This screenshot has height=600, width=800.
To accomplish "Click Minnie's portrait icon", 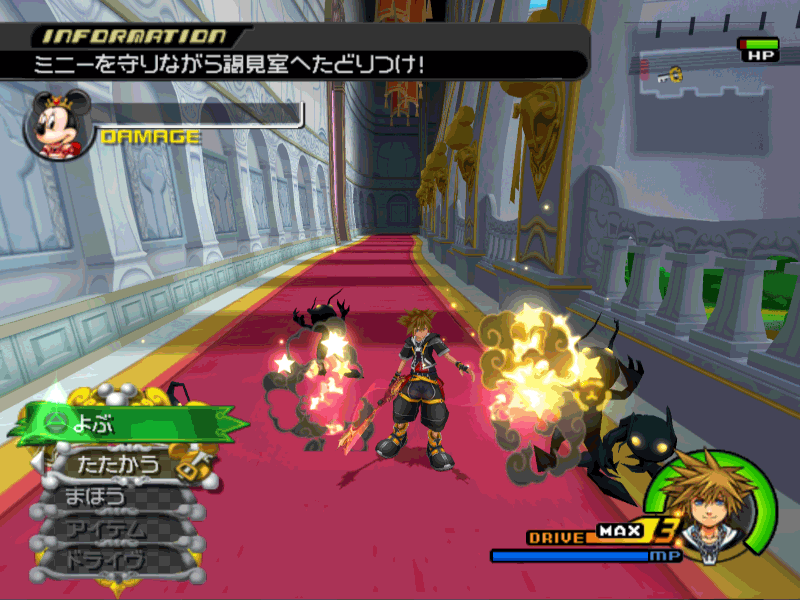I will pyautogui.click(x=52, y=125).
